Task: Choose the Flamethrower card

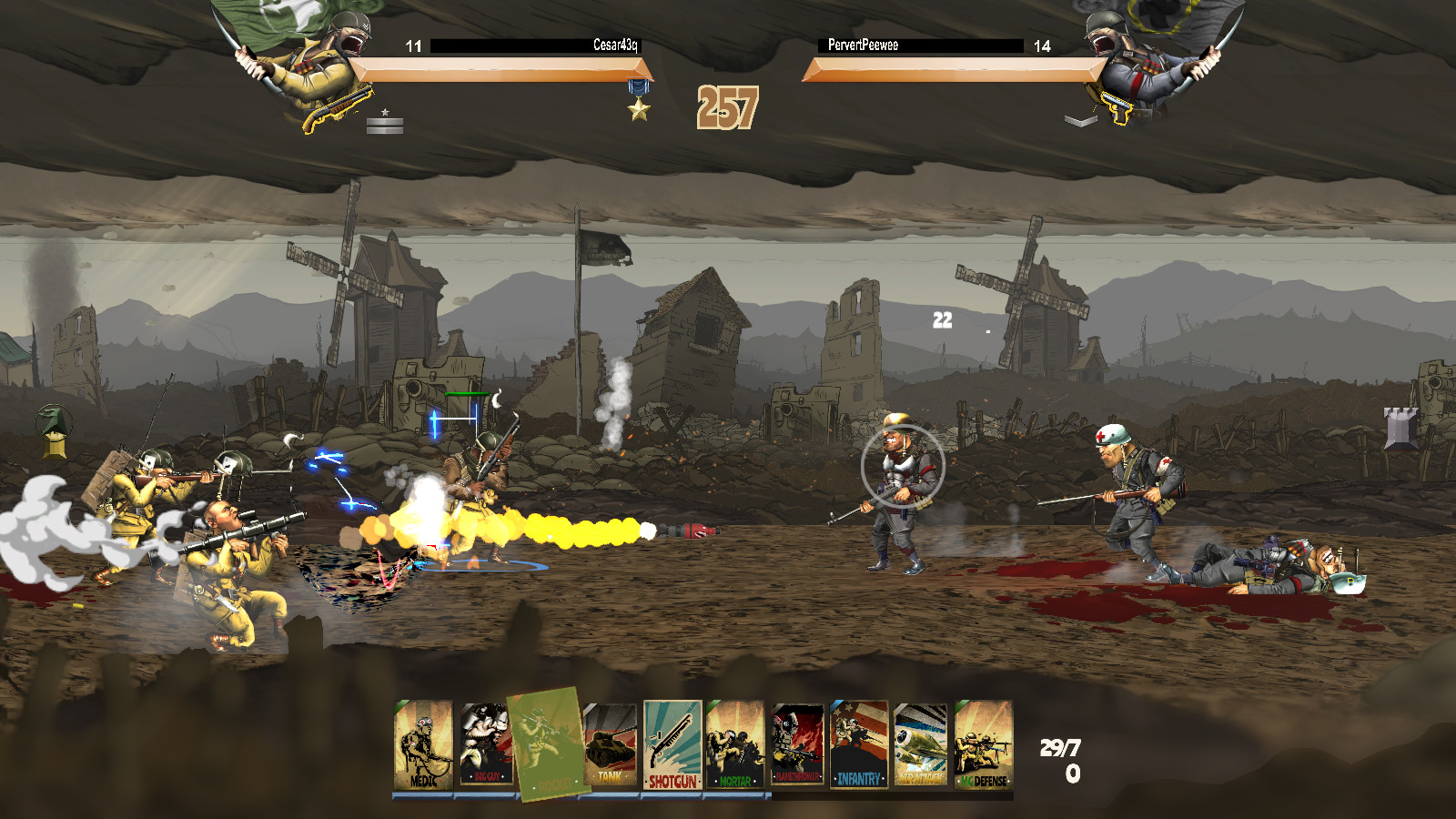Action: pyautogui.click(x=797, y=745)
